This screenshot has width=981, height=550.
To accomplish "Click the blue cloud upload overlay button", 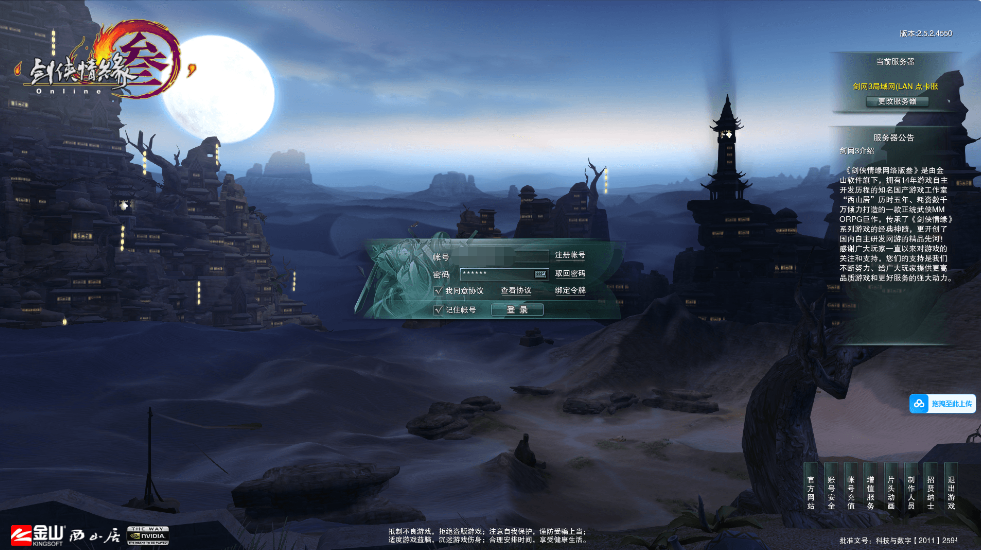I will point(941,403).
